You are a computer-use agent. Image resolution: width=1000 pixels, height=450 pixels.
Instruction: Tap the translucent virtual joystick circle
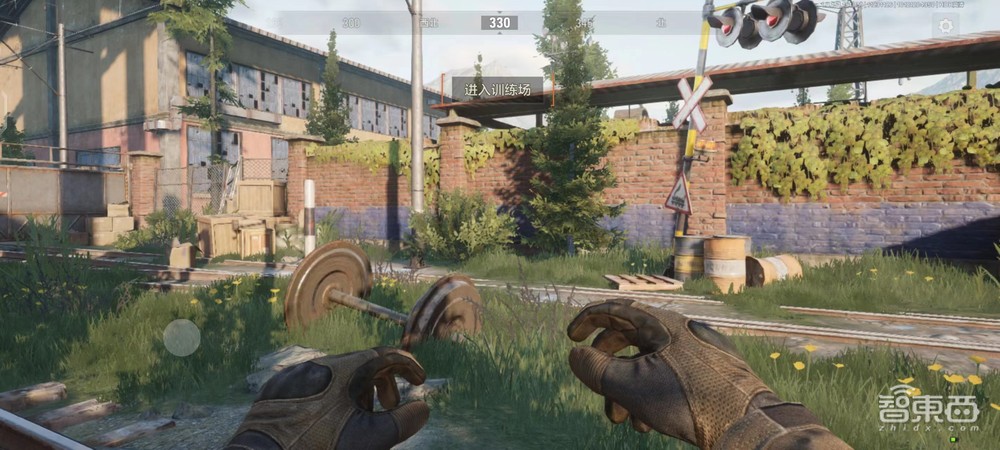coord(182,337)
